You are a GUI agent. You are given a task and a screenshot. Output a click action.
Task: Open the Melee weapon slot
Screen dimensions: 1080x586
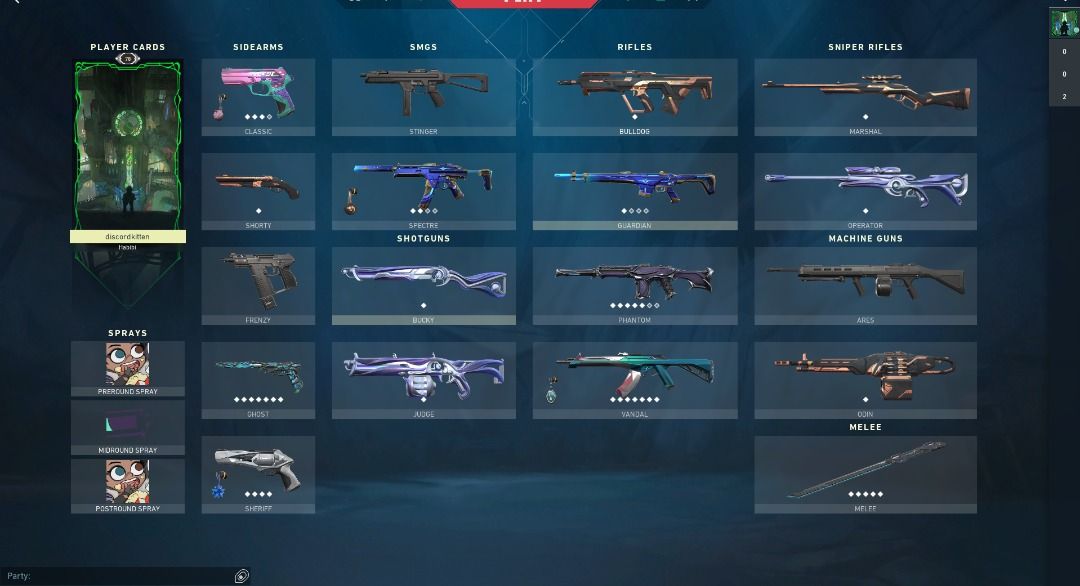click(865, 474)
